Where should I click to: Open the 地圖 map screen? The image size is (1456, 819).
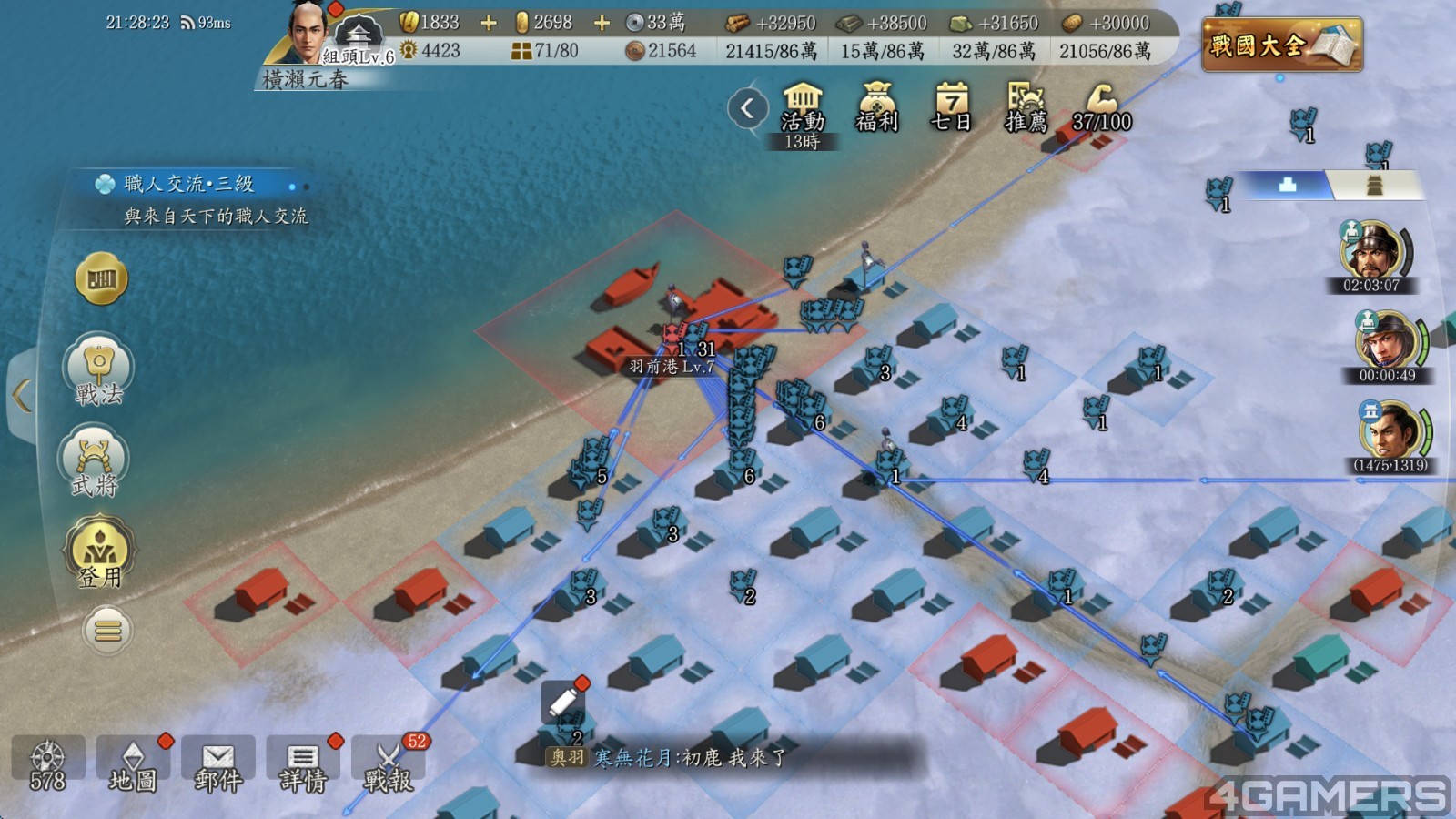(133, 764)
